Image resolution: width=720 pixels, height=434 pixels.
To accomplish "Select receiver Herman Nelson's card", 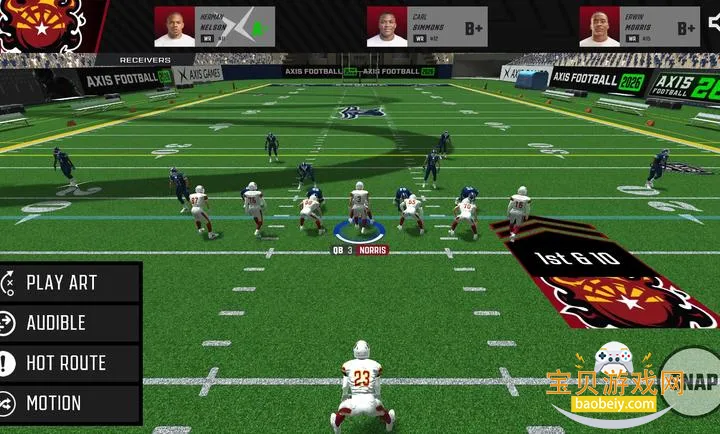I will pos(214,27).
